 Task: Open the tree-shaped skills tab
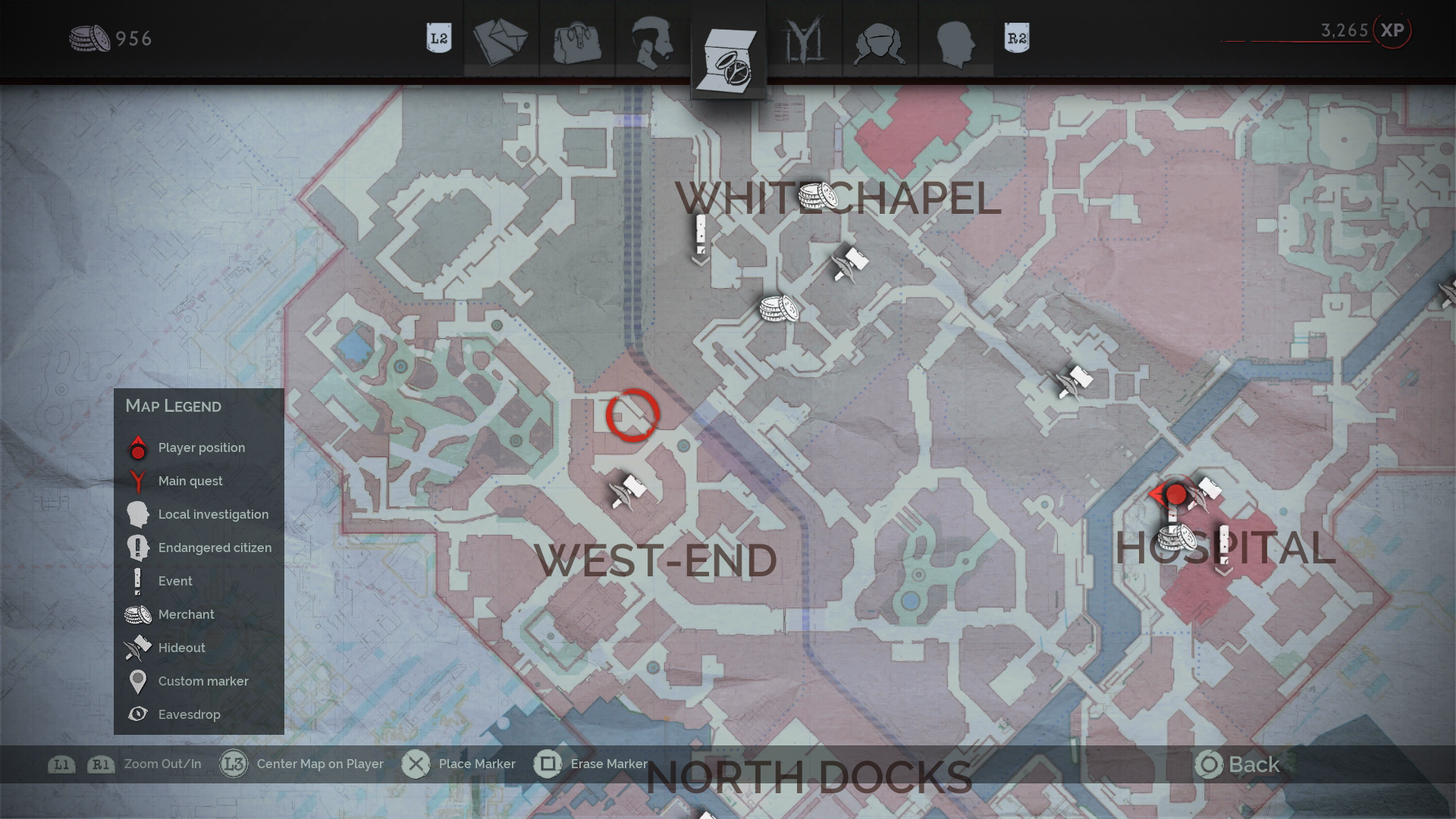point(804,39)
